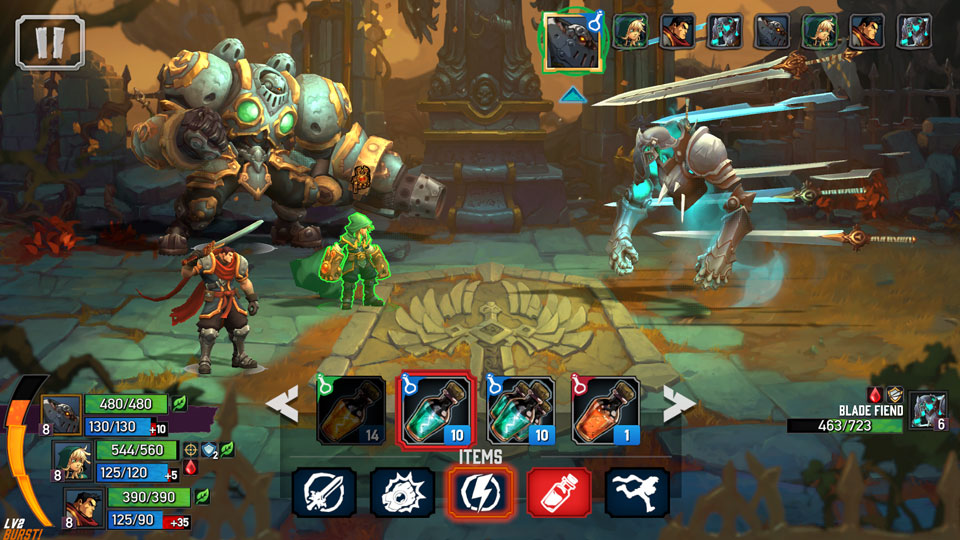The height and width of the screenshot is (540, 960).
Task: Switch to the red potion Items category
Action: 559,492
